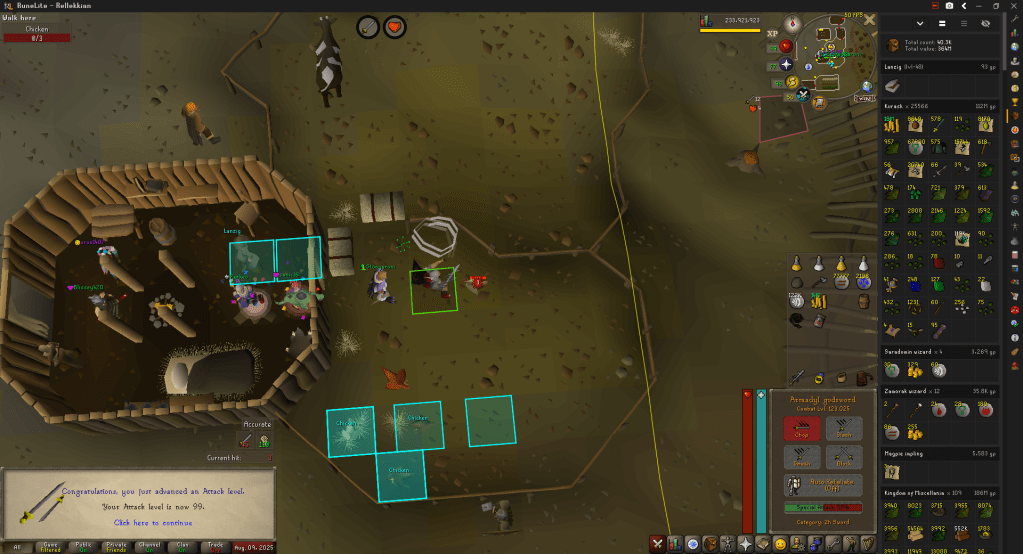Close the RuneLite window
The width and height of the screenshot is (1023, 554).
[x=1012, y=5]
